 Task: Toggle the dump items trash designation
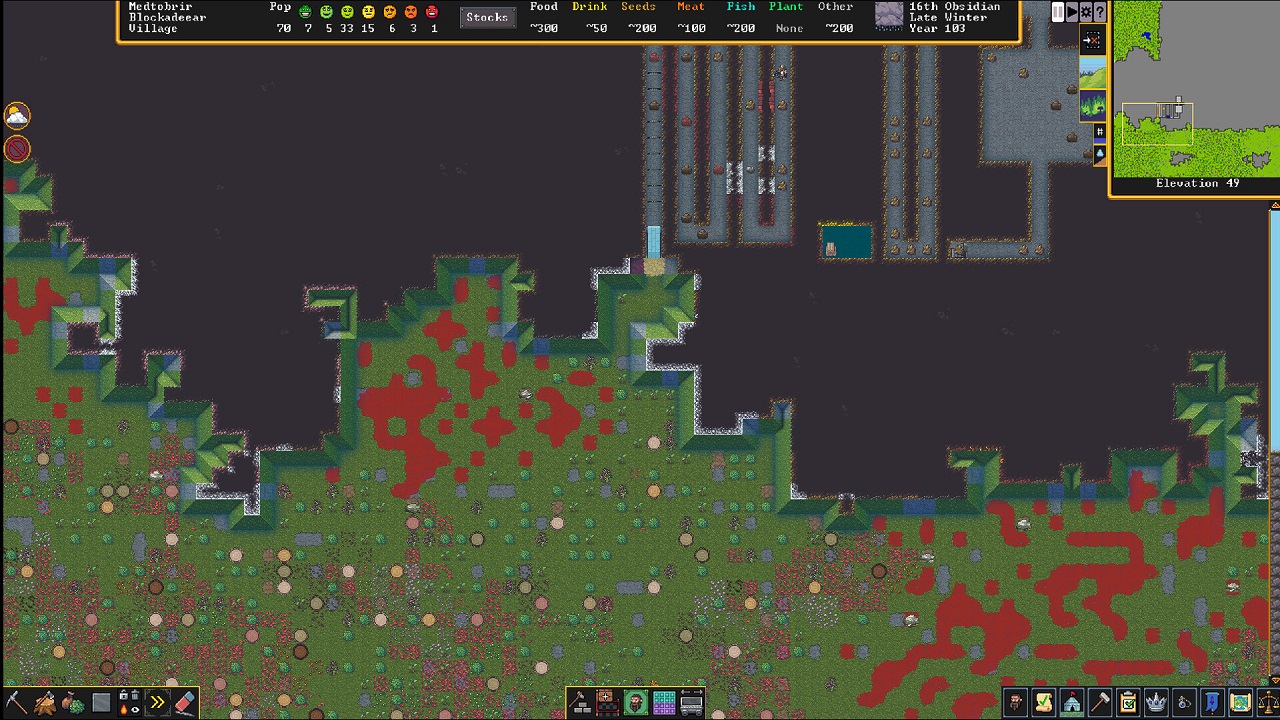pos(134,694)
